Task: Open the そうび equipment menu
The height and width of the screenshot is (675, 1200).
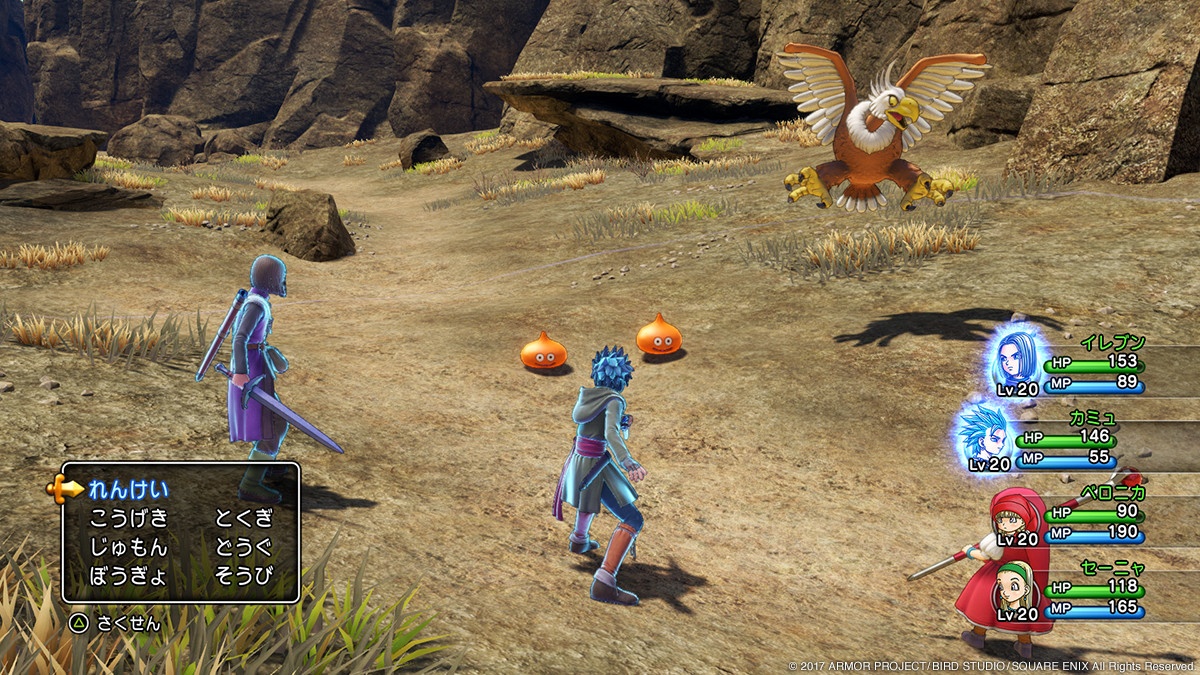Action: (x=243, y=576)
